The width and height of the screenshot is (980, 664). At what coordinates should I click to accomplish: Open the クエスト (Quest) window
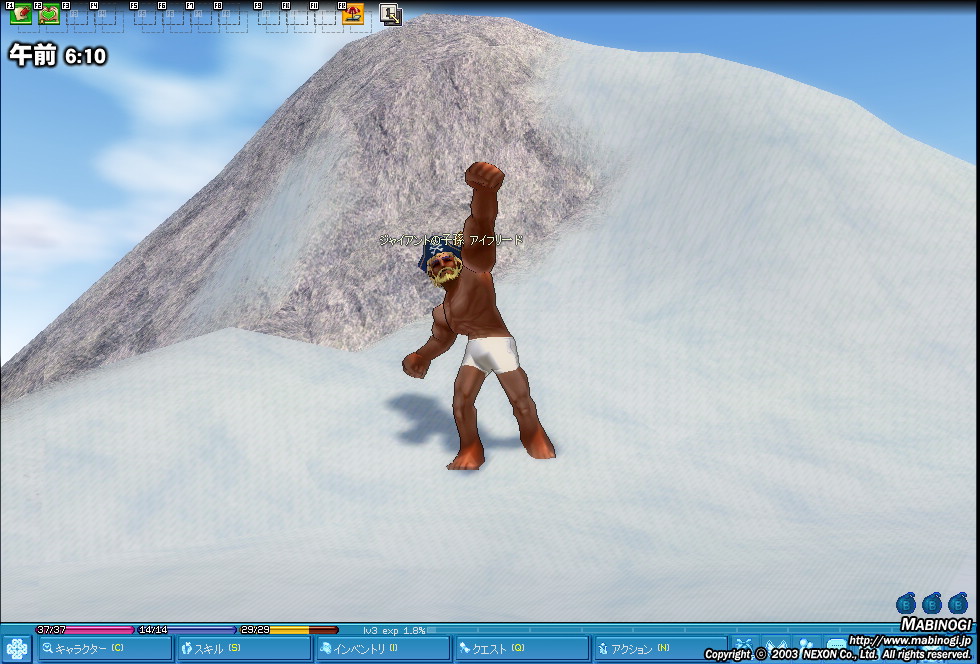(520, 649)
